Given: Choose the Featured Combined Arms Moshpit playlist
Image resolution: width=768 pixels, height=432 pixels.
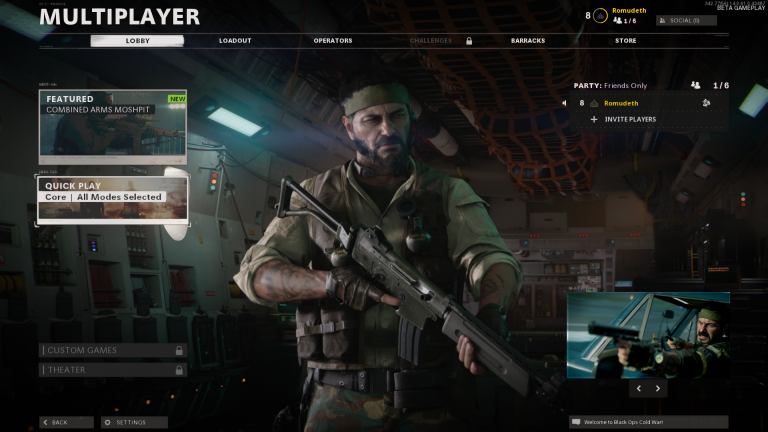Looking at the screenshot, I should (x=112, y=128).
